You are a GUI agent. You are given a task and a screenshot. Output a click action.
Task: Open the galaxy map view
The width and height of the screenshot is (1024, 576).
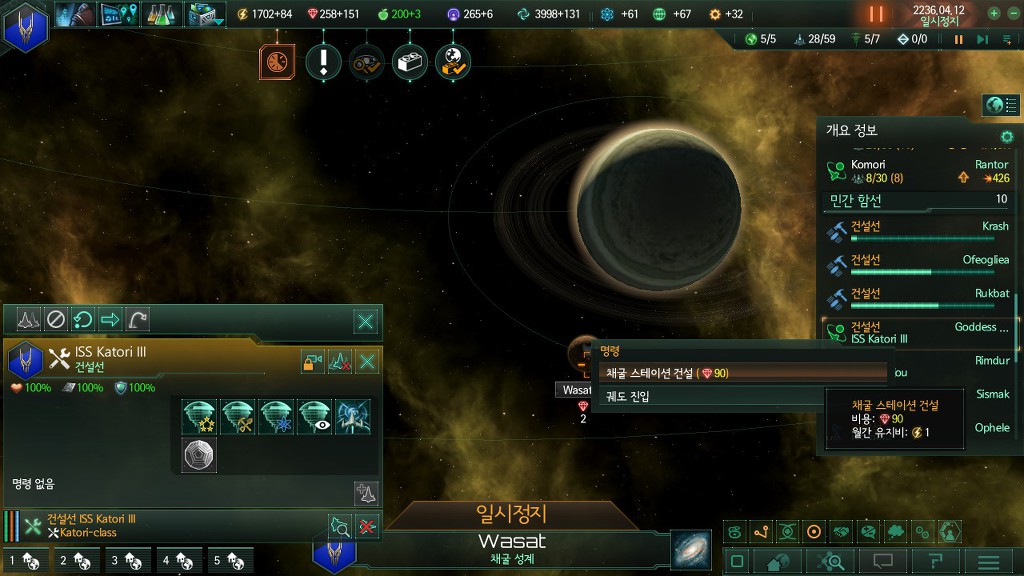click(x=689, y=548)
